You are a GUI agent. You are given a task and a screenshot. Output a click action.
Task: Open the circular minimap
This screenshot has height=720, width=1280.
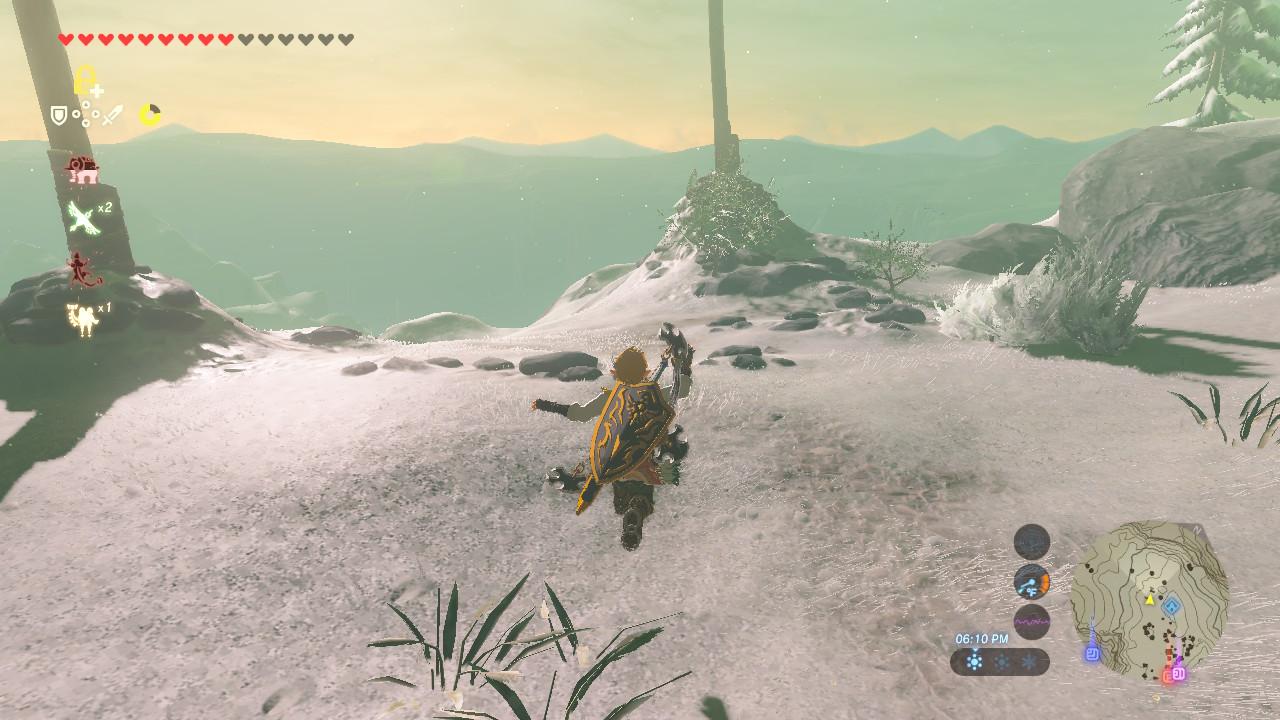tap(1149, 600)
